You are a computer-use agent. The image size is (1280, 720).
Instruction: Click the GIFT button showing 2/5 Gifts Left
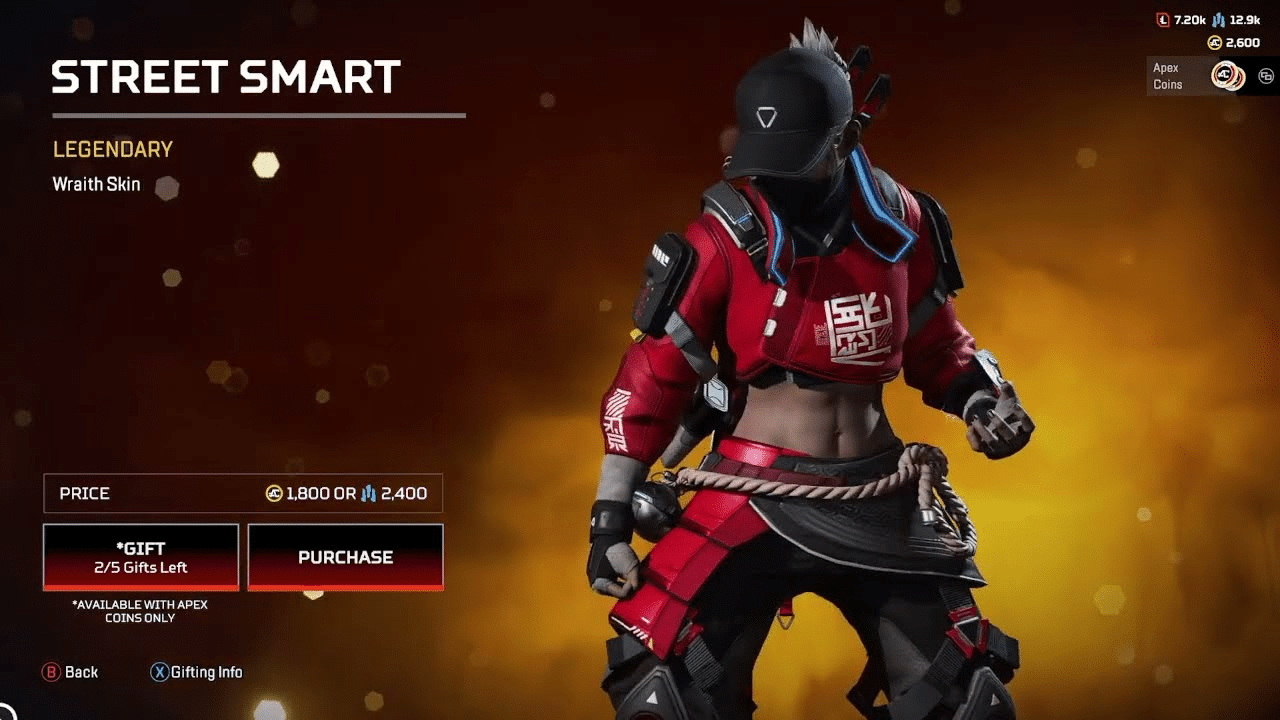click(x=139, y=557)
